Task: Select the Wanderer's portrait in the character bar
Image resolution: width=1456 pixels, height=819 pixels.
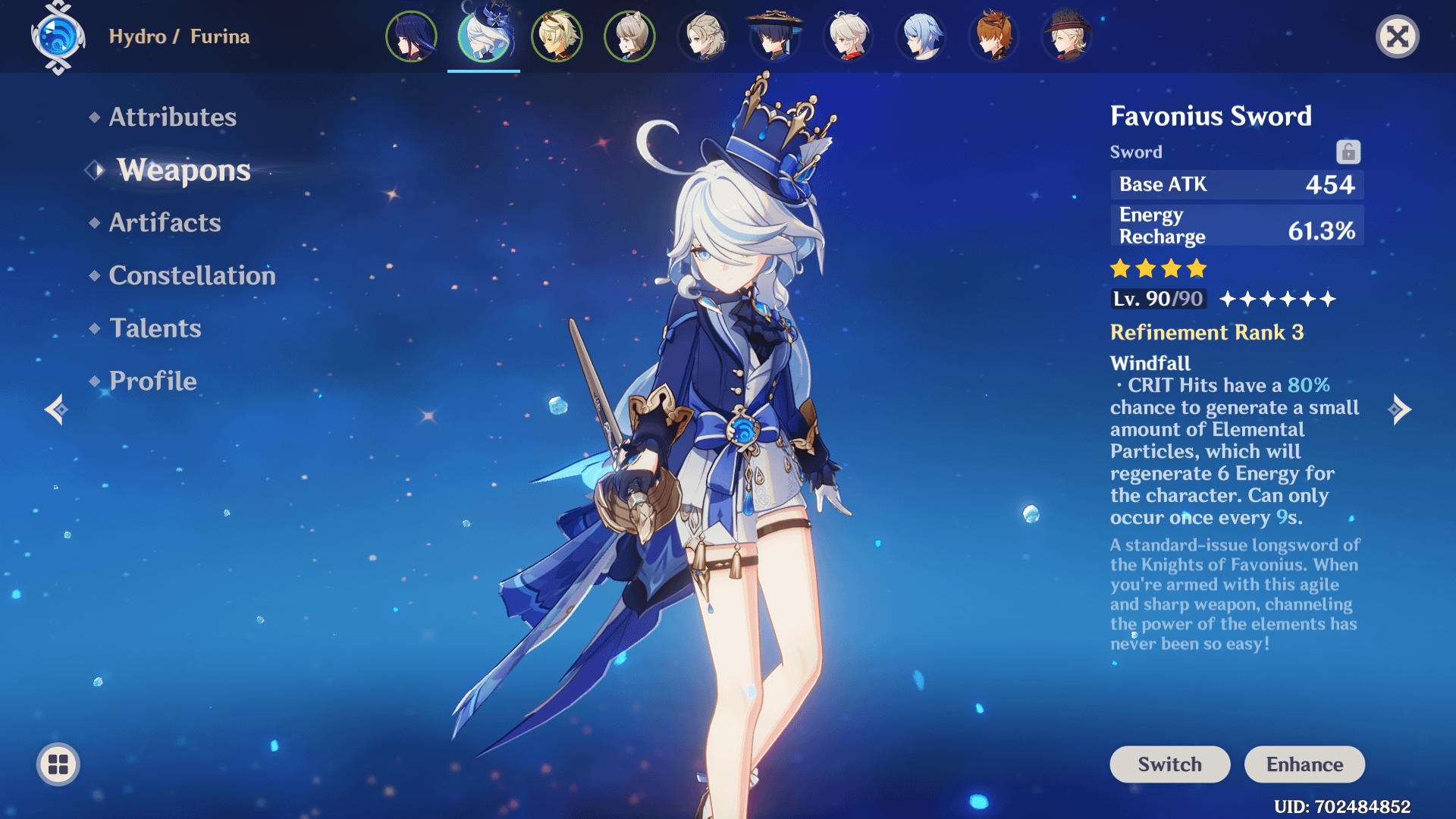Action: pyautogui.click(x=774, y=36)
